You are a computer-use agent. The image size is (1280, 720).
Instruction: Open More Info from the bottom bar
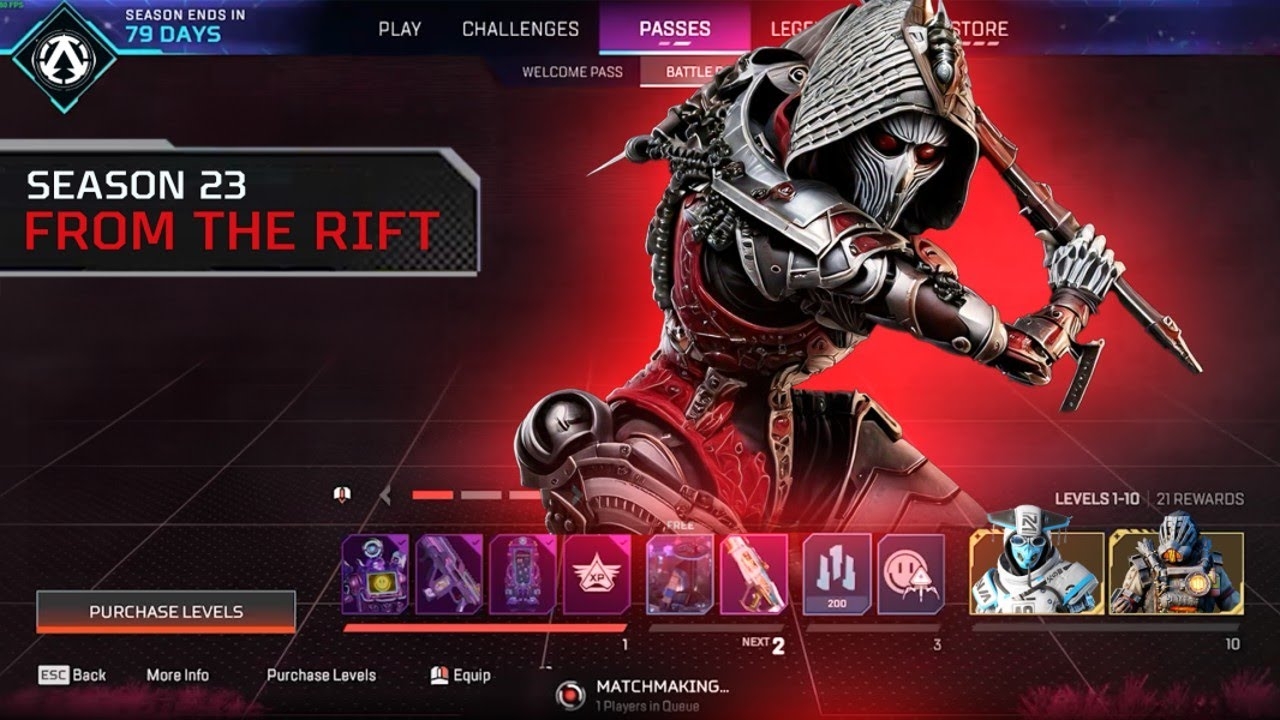click(x=177, y=675)
